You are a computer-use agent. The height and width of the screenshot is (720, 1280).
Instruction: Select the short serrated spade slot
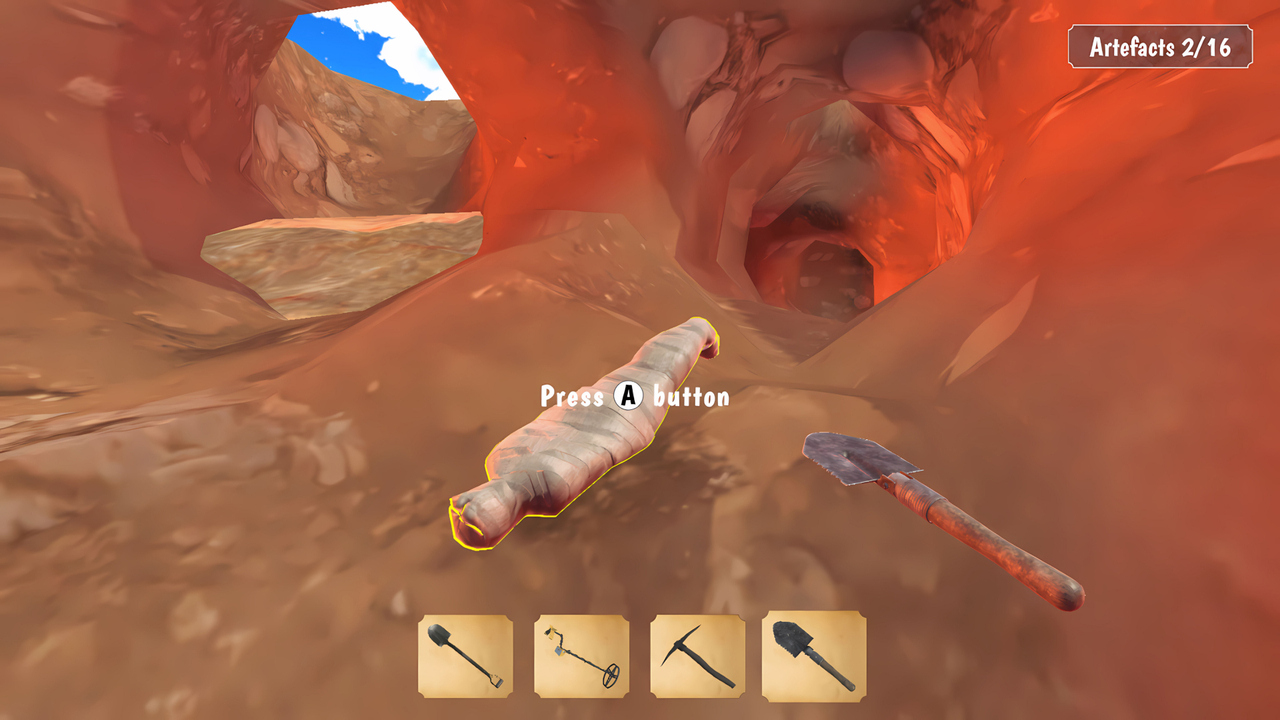tap(814, 656)
